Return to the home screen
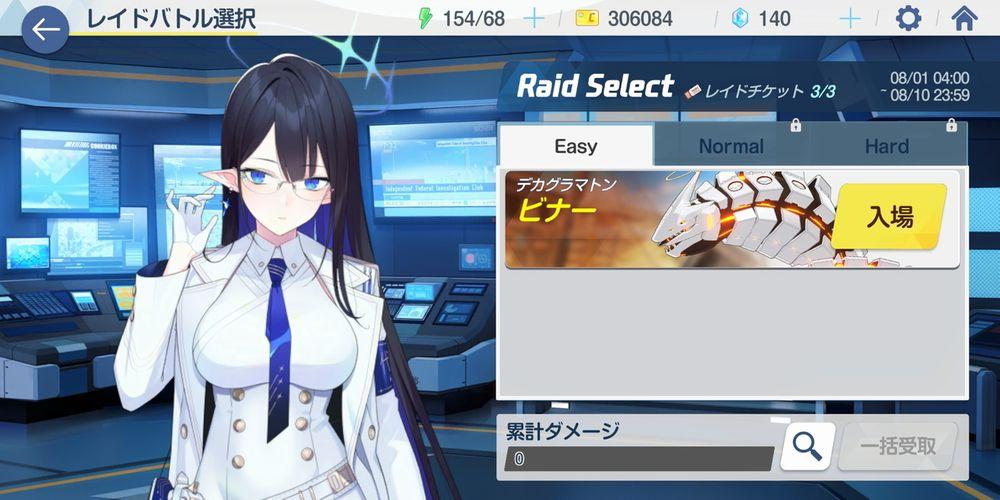The image size is (1000, 500). pos(964,18)
